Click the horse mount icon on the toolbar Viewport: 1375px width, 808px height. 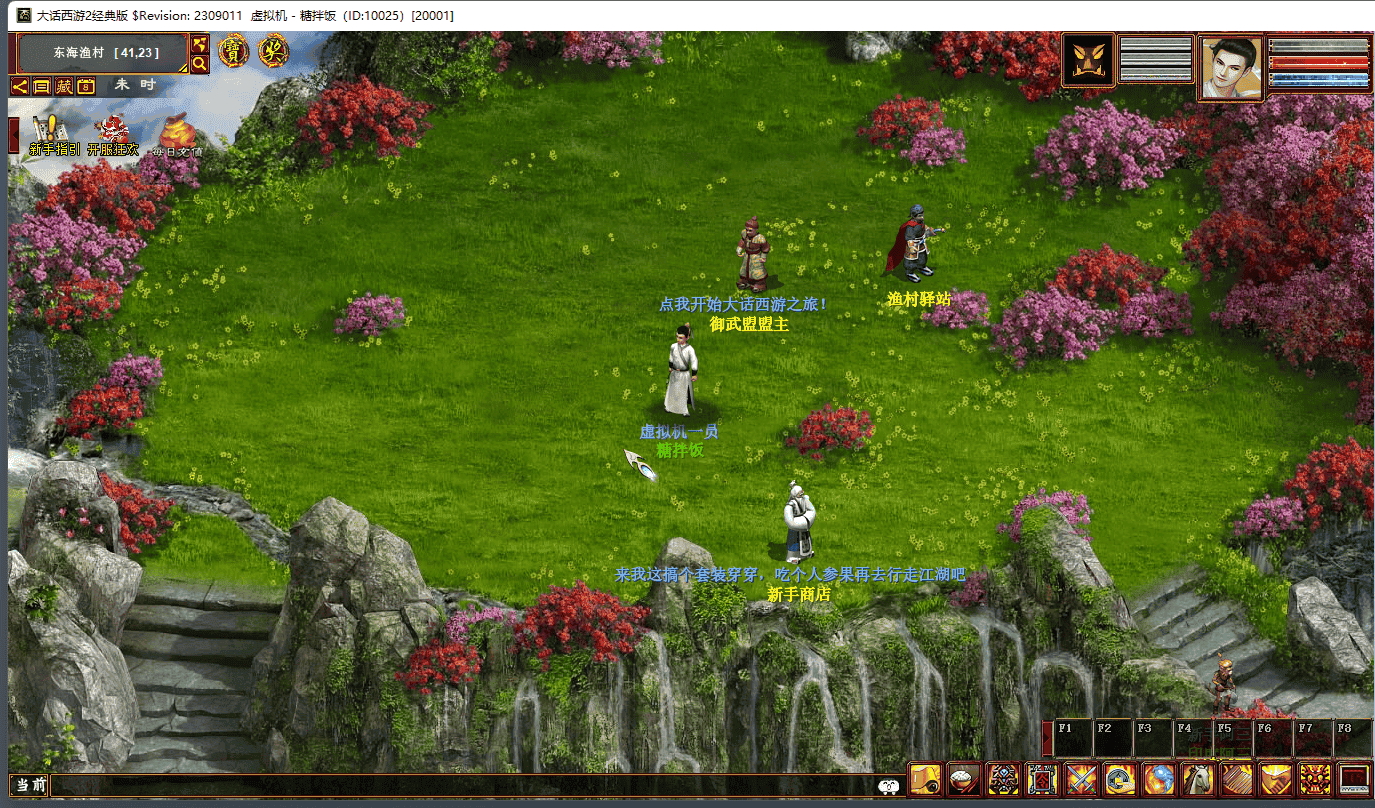[x=1200, y=778]
